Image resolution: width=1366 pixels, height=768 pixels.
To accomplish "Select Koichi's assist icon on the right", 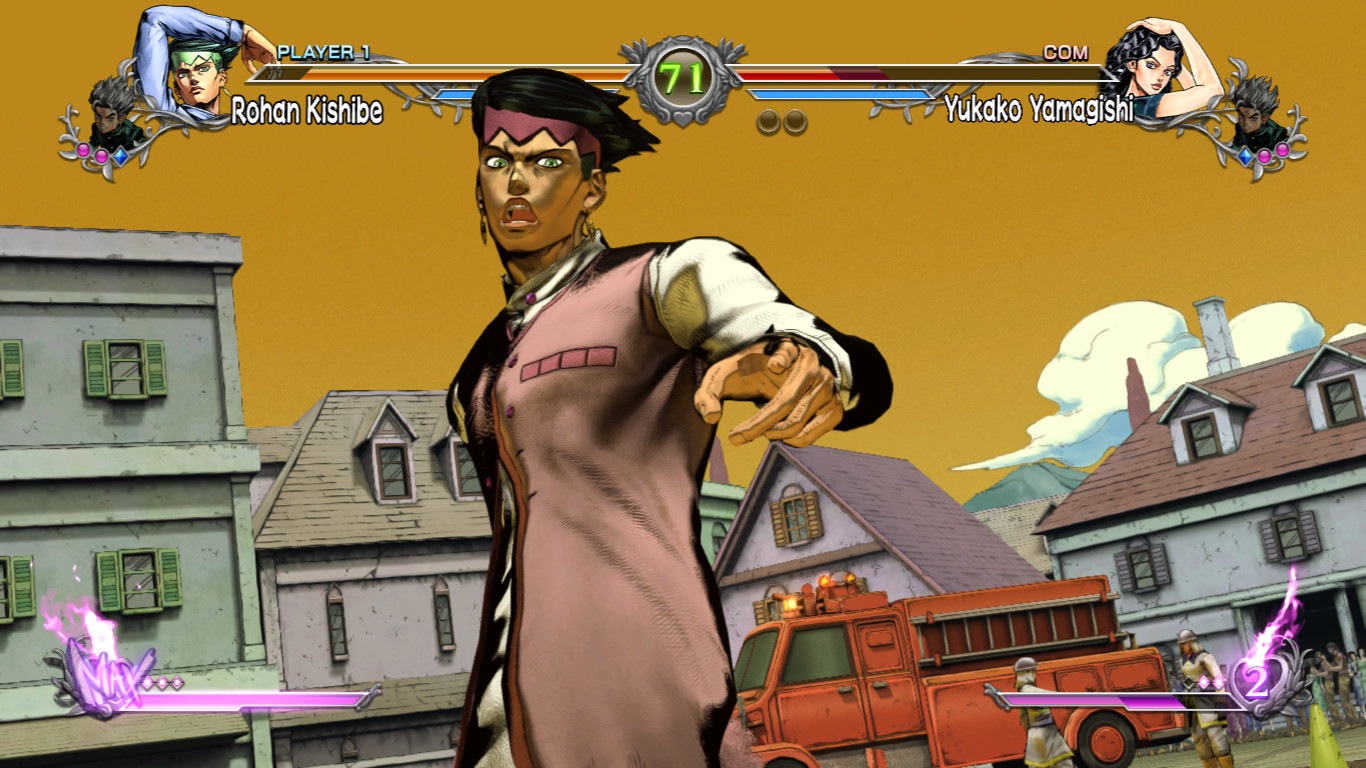I will click(x=1250, y=118).
